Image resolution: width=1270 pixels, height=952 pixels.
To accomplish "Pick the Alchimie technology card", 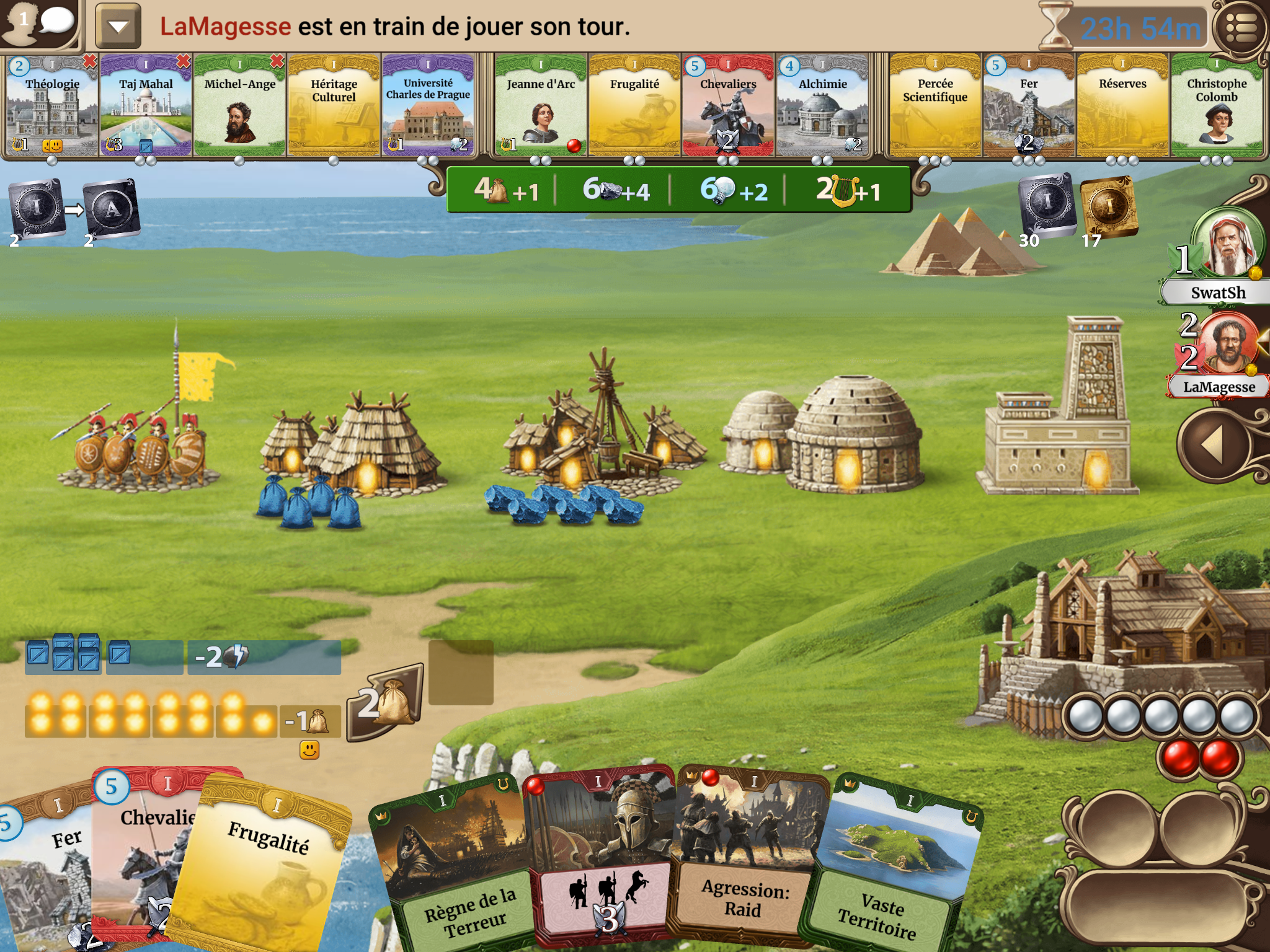I will tap(822, 105).
